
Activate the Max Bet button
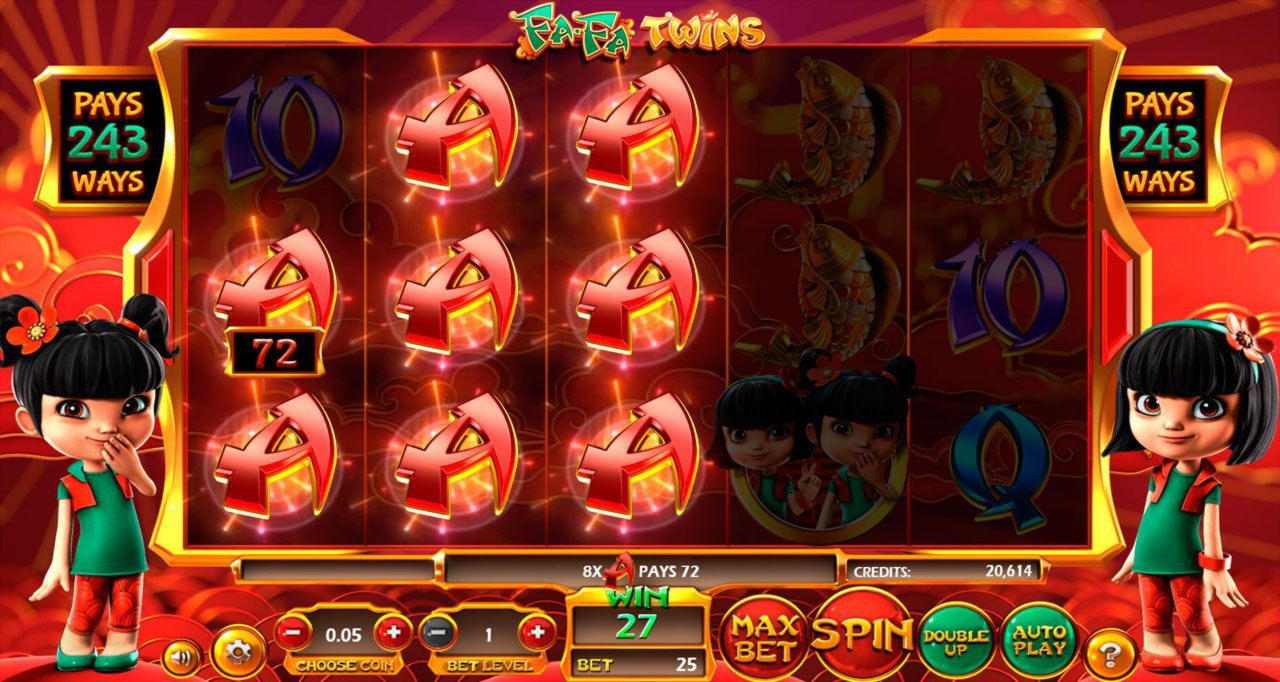point(764,638)
